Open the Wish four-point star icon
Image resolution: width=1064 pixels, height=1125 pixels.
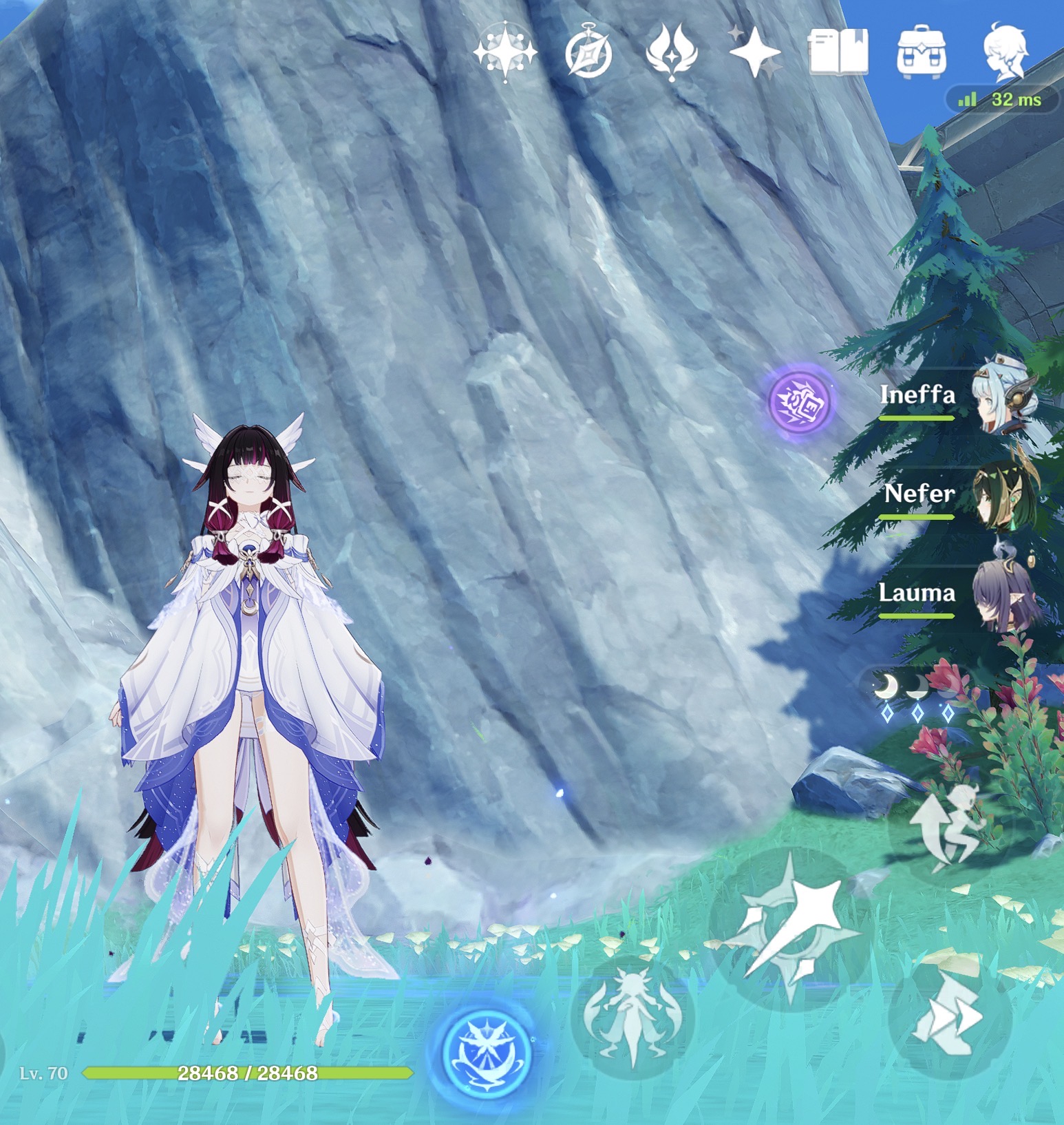755,52
